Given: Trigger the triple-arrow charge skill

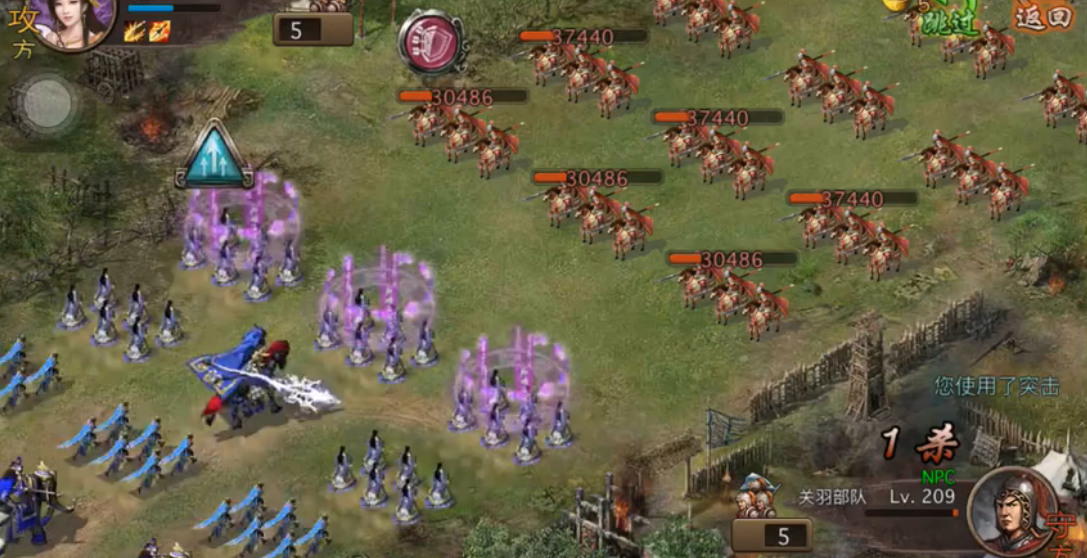Looking at the screenshot, I should coord(214,157).
